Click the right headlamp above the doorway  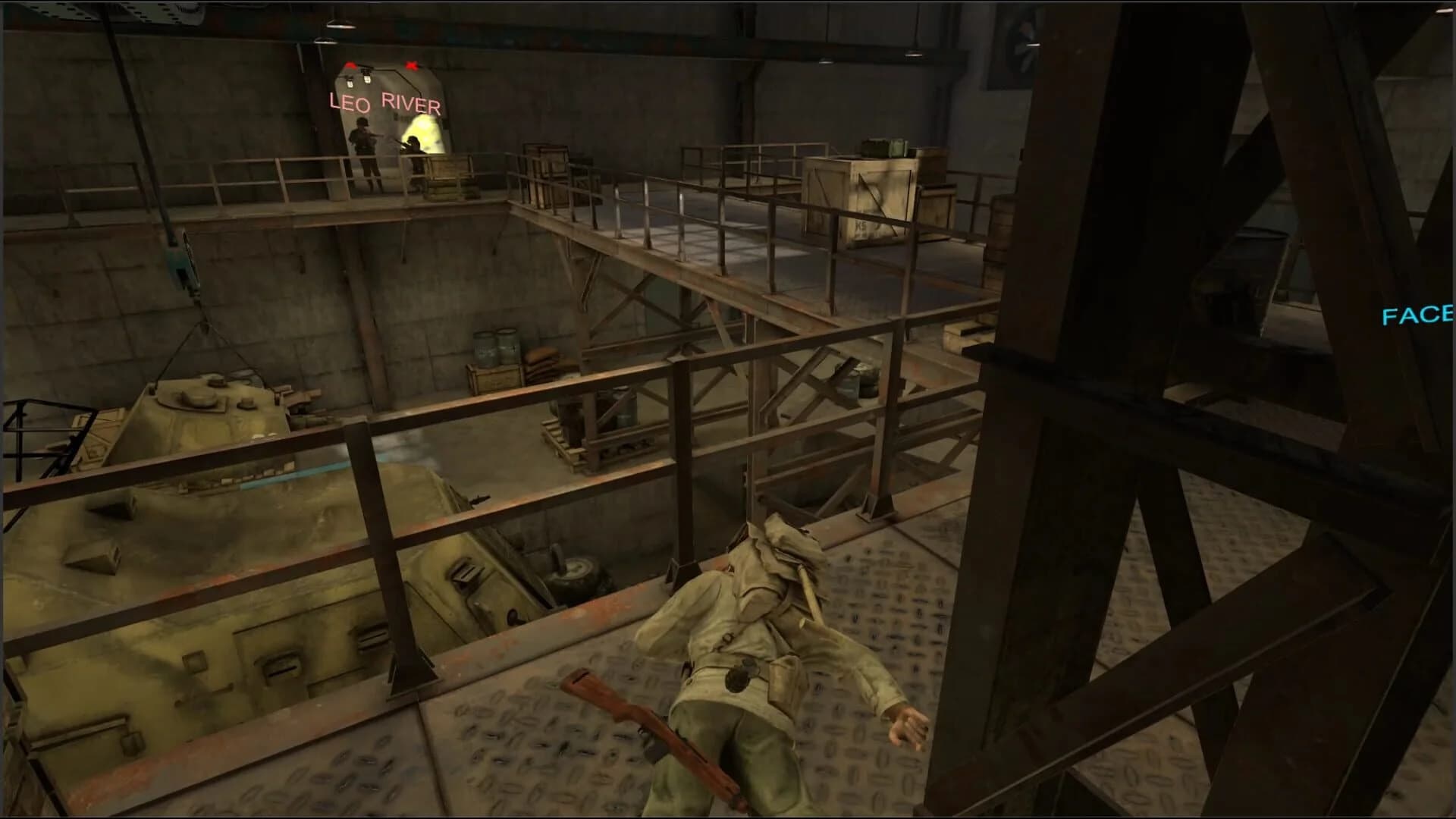[369, 80]
